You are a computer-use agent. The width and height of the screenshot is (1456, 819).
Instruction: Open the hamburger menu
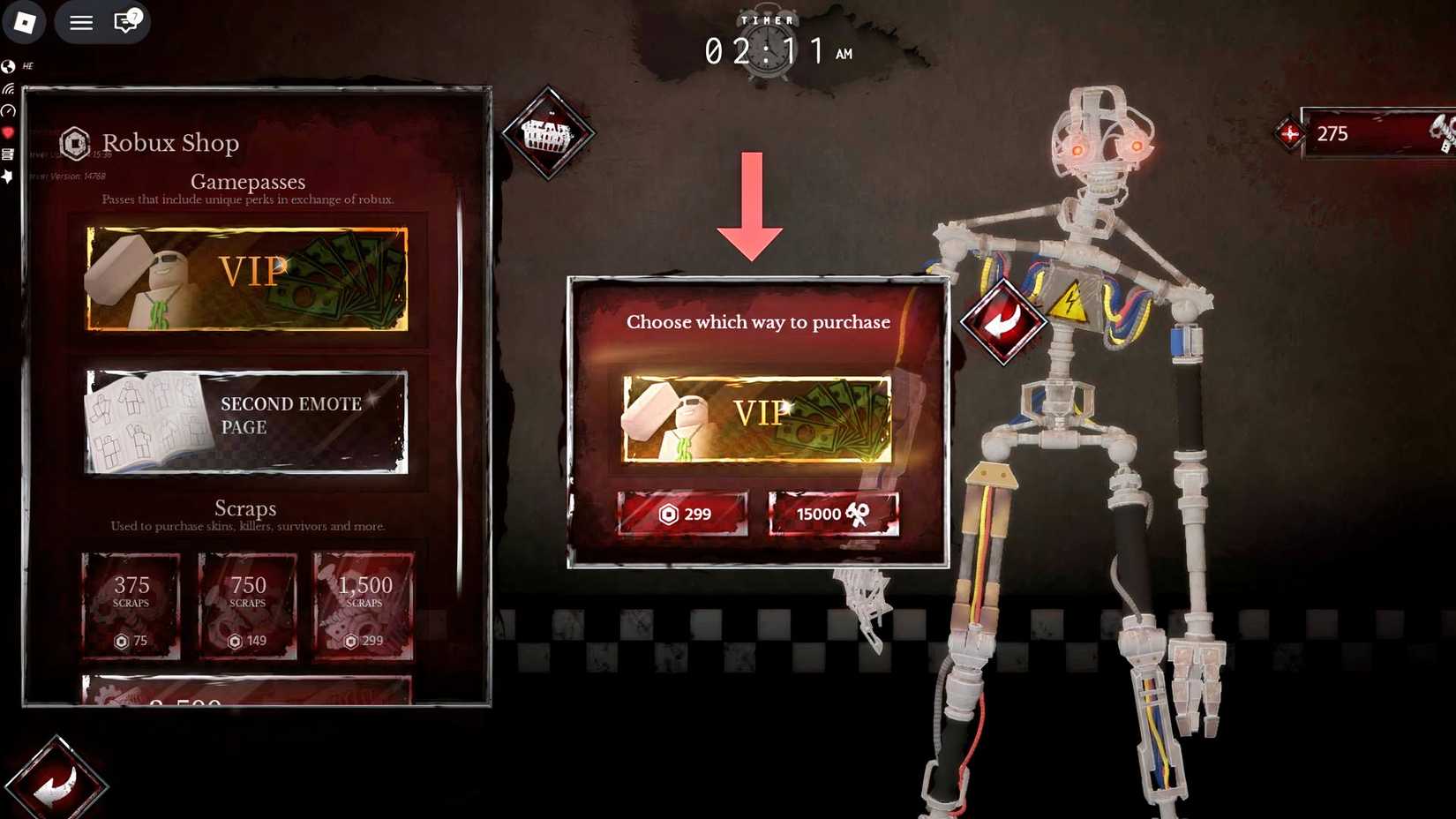coord(80,23)
